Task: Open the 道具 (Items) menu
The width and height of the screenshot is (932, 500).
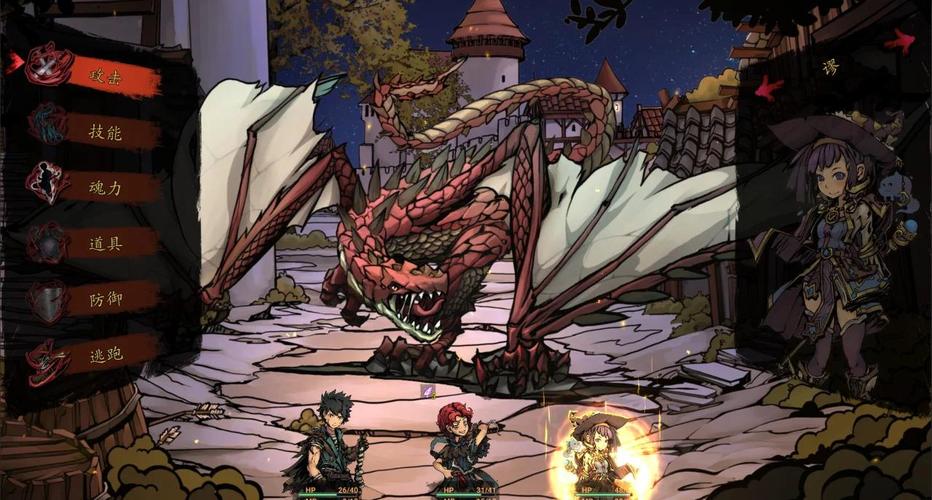Action: click(x=105, y=242)
